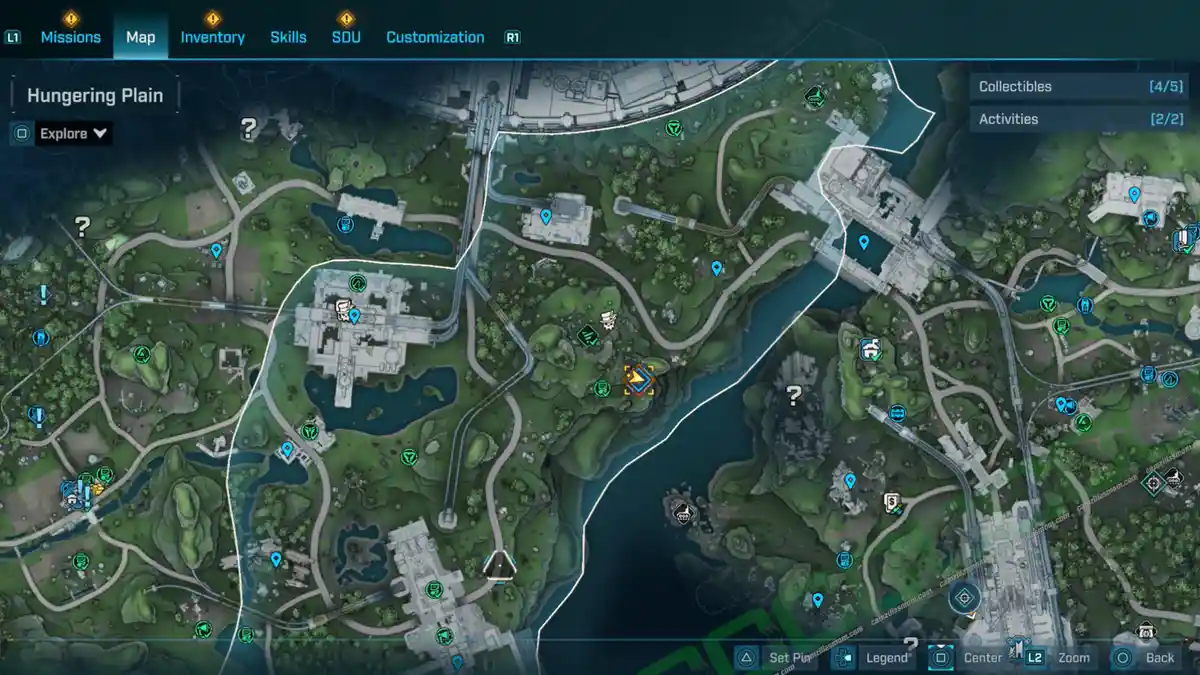The width and height of the screenshot is (1200, 675).
Task: Switch to the Customization tab
Action: click(x=435, y=37)
